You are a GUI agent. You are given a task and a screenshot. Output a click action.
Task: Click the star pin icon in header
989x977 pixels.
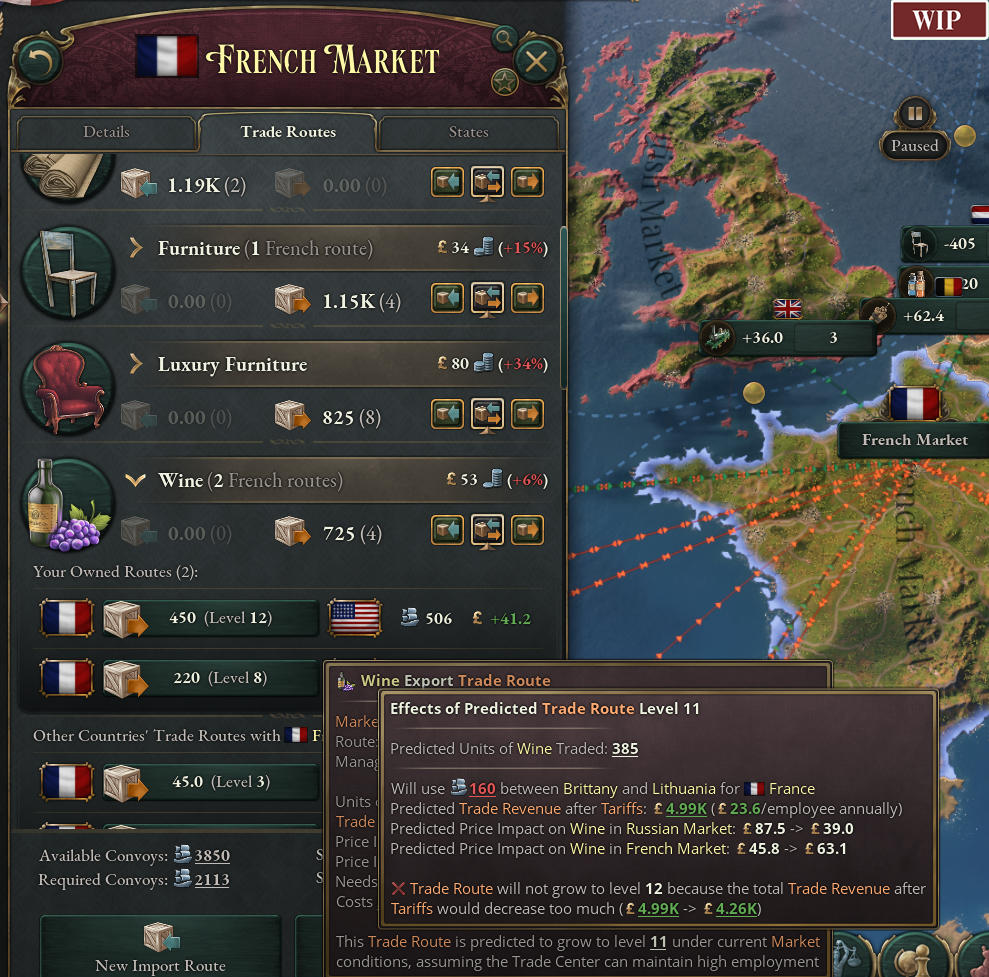pos(504,82)
